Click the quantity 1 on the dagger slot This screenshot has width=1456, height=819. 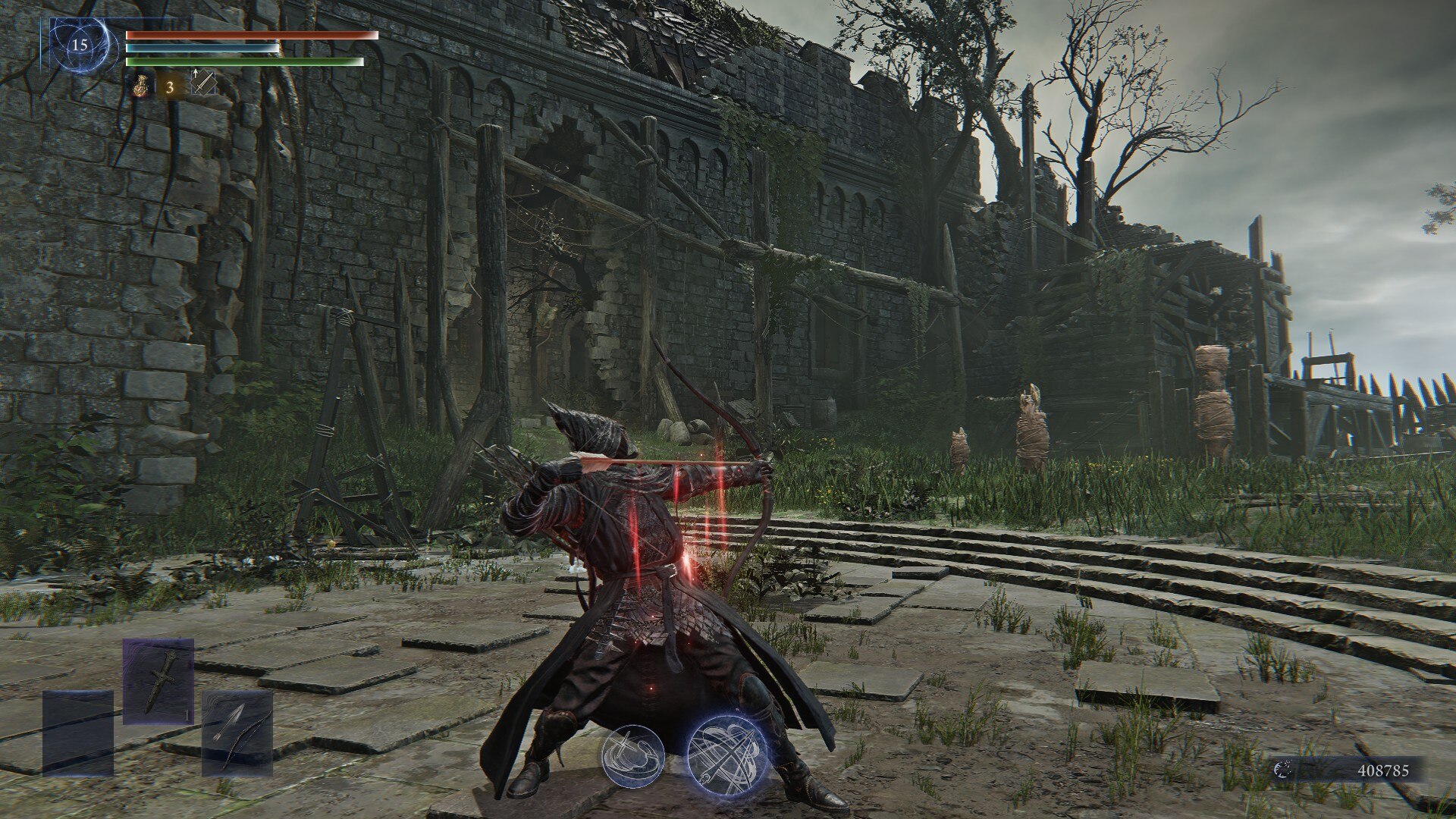tap(187, 715)
